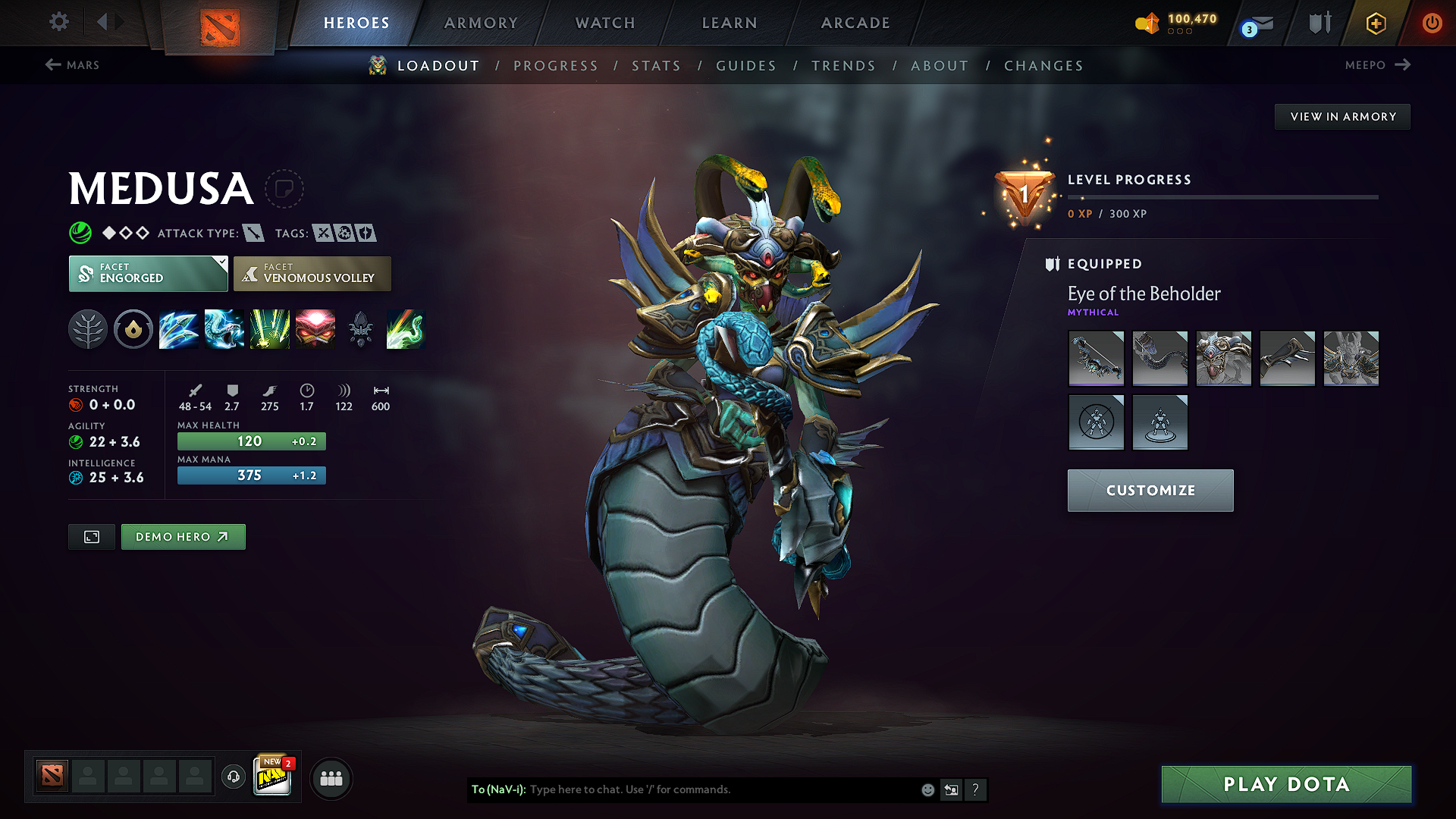
Task: Check the Level Progress XP bar
Action: coord(1222,196)
